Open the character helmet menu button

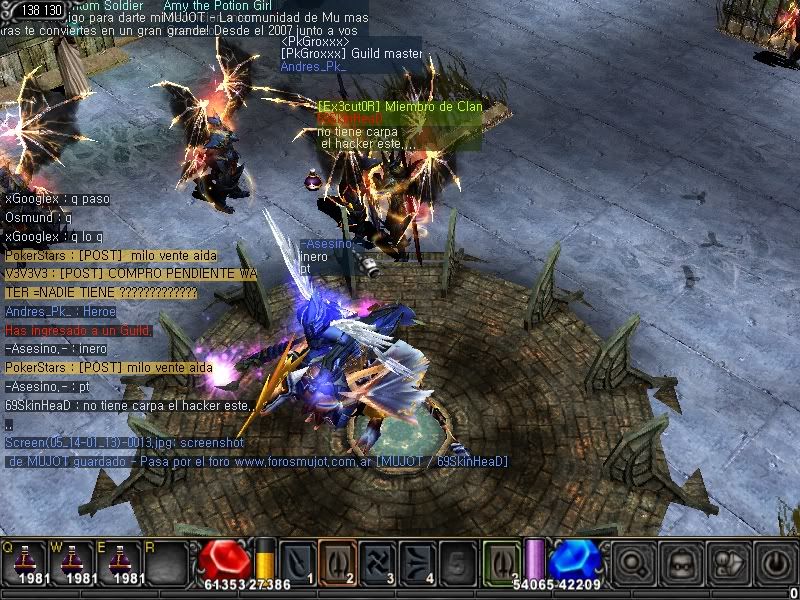tap(680, 562)
